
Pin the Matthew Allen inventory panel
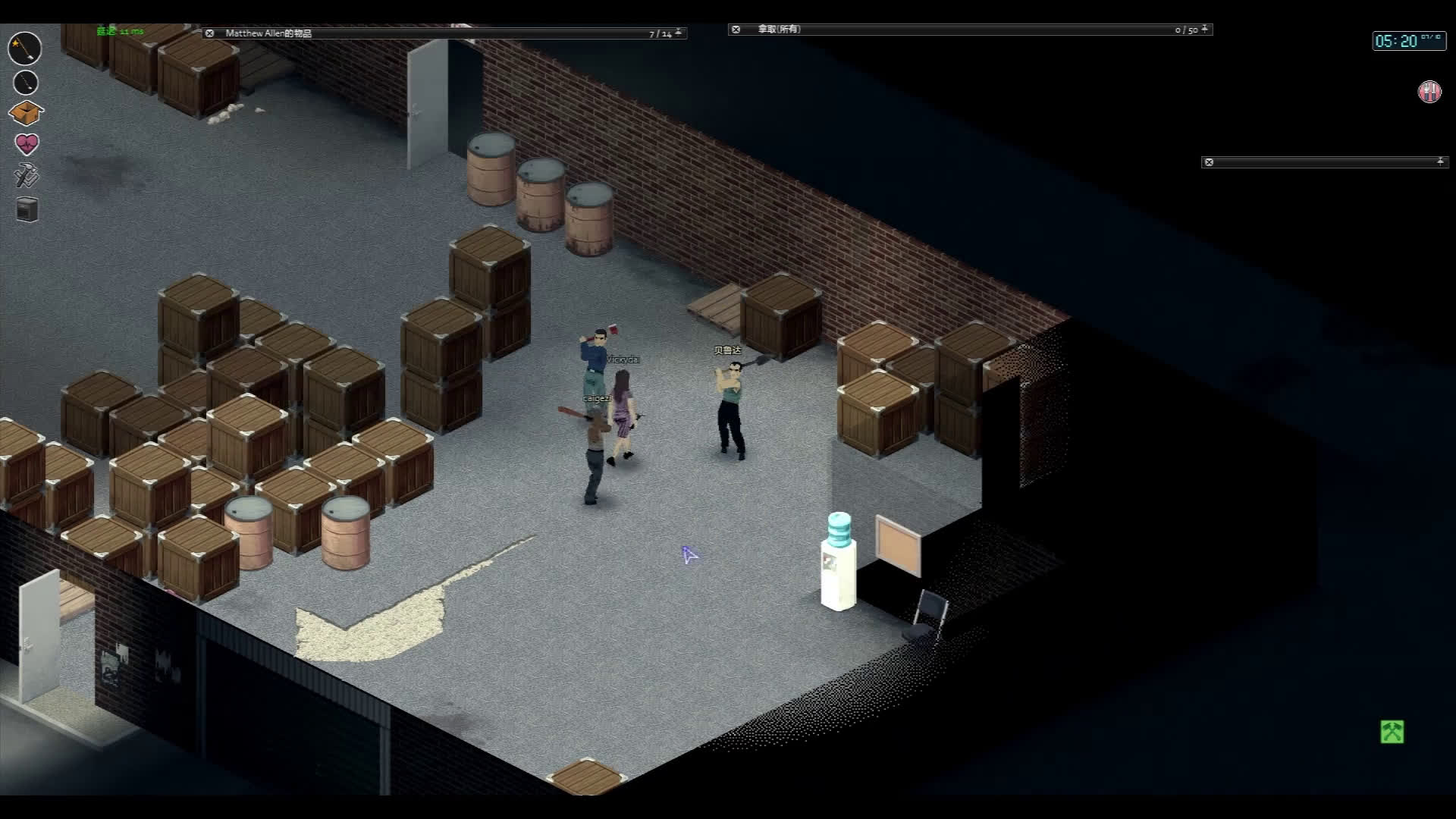pos(679,33)
